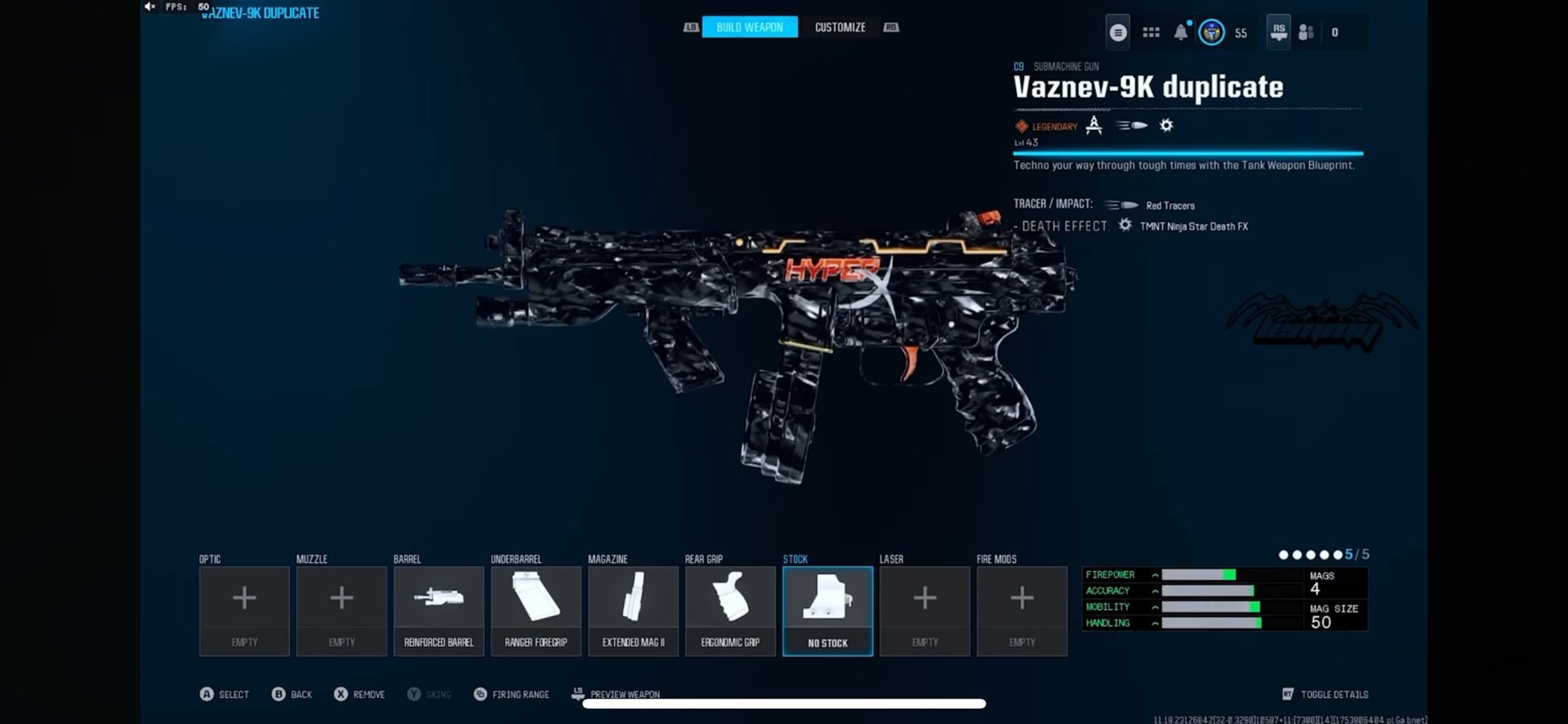
Task: Choose the empty Muzzle attachment slot
Action: pyautogui.click(x=341, y=610)
